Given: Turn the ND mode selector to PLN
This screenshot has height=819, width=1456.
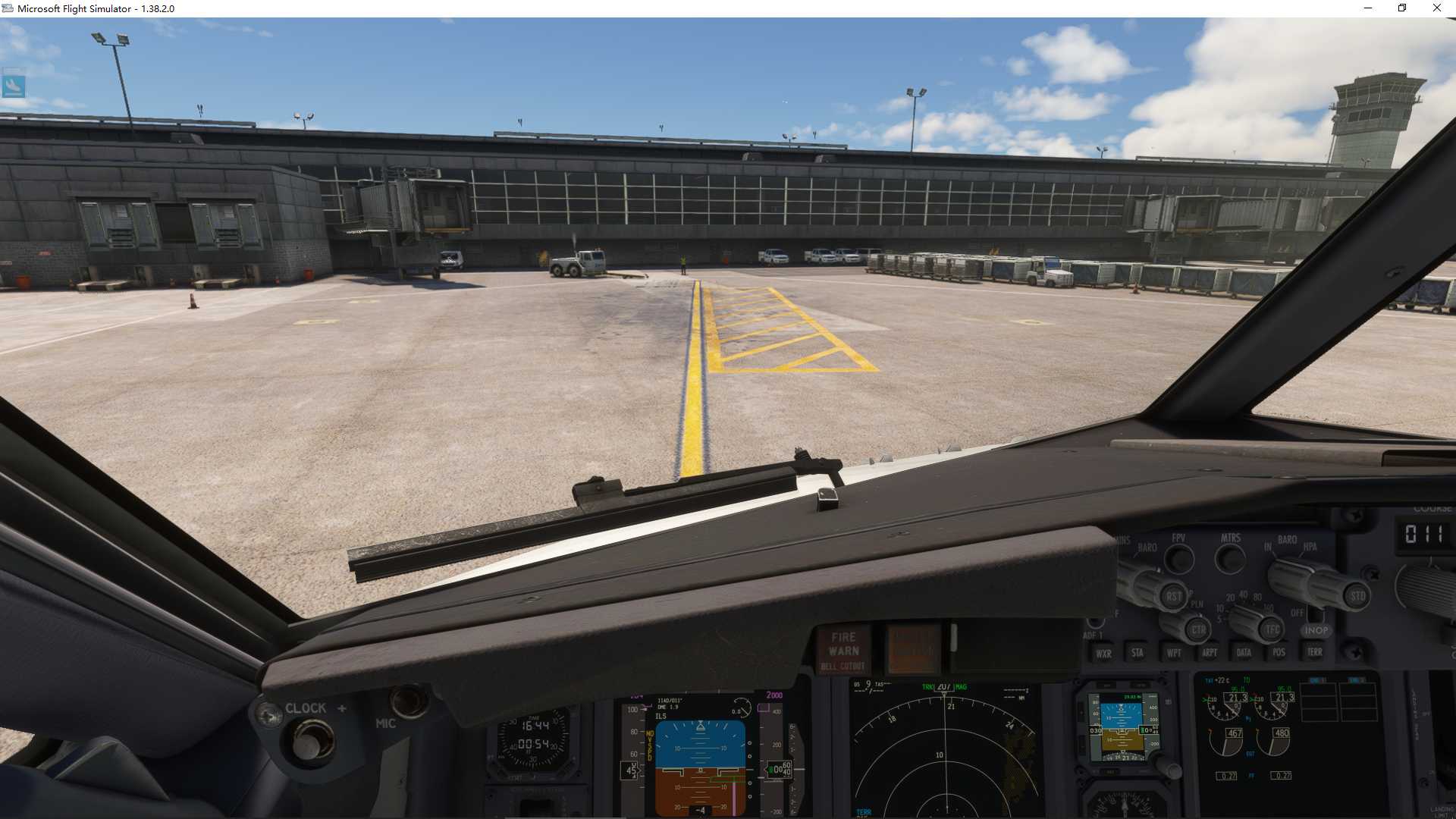Looking at the screenshot, I should 1197,604.
